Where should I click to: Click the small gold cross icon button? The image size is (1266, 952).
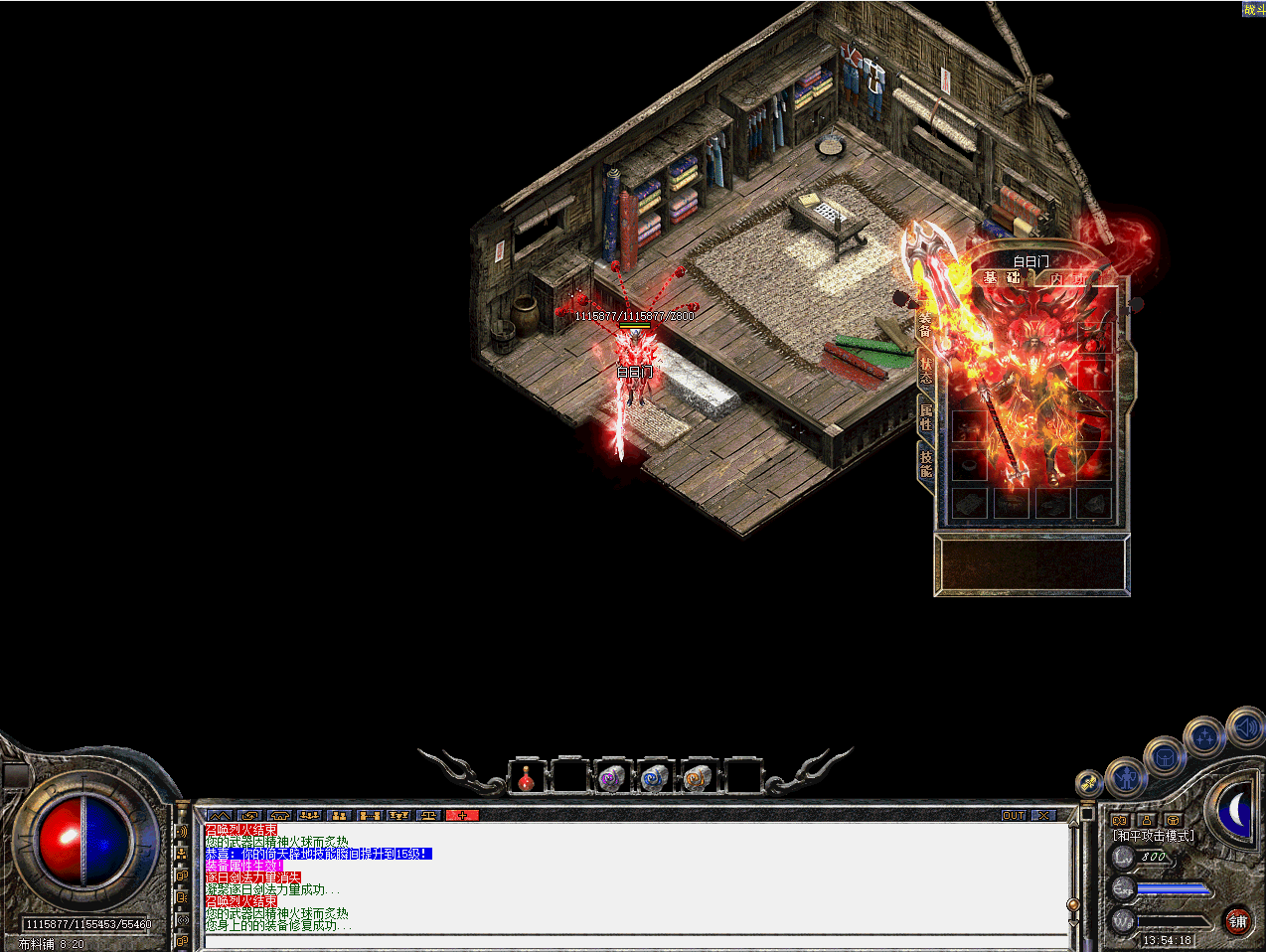(1089, 784)
